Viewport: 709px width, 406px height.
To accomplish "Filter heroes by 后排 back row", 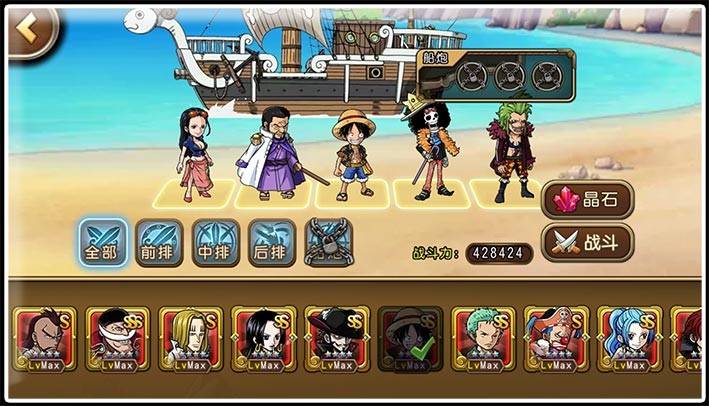I will [x=272, y=241].
